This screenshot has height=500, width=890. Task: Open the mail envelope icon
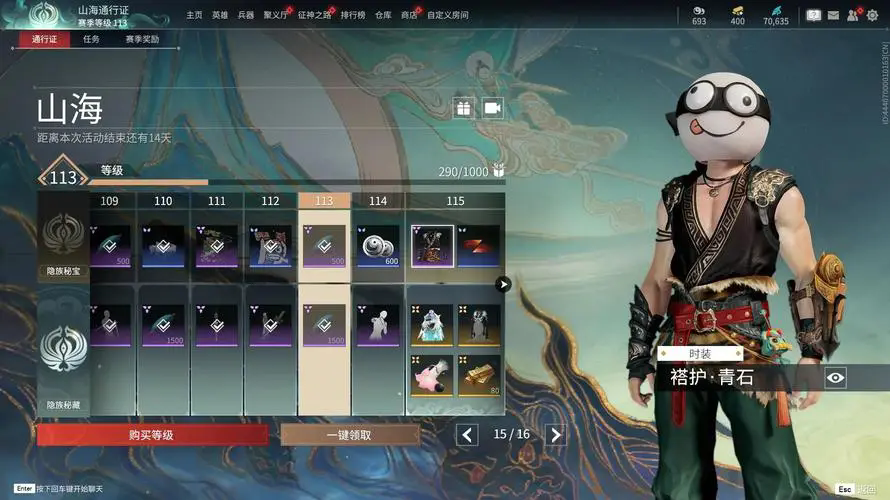point(833,15)
